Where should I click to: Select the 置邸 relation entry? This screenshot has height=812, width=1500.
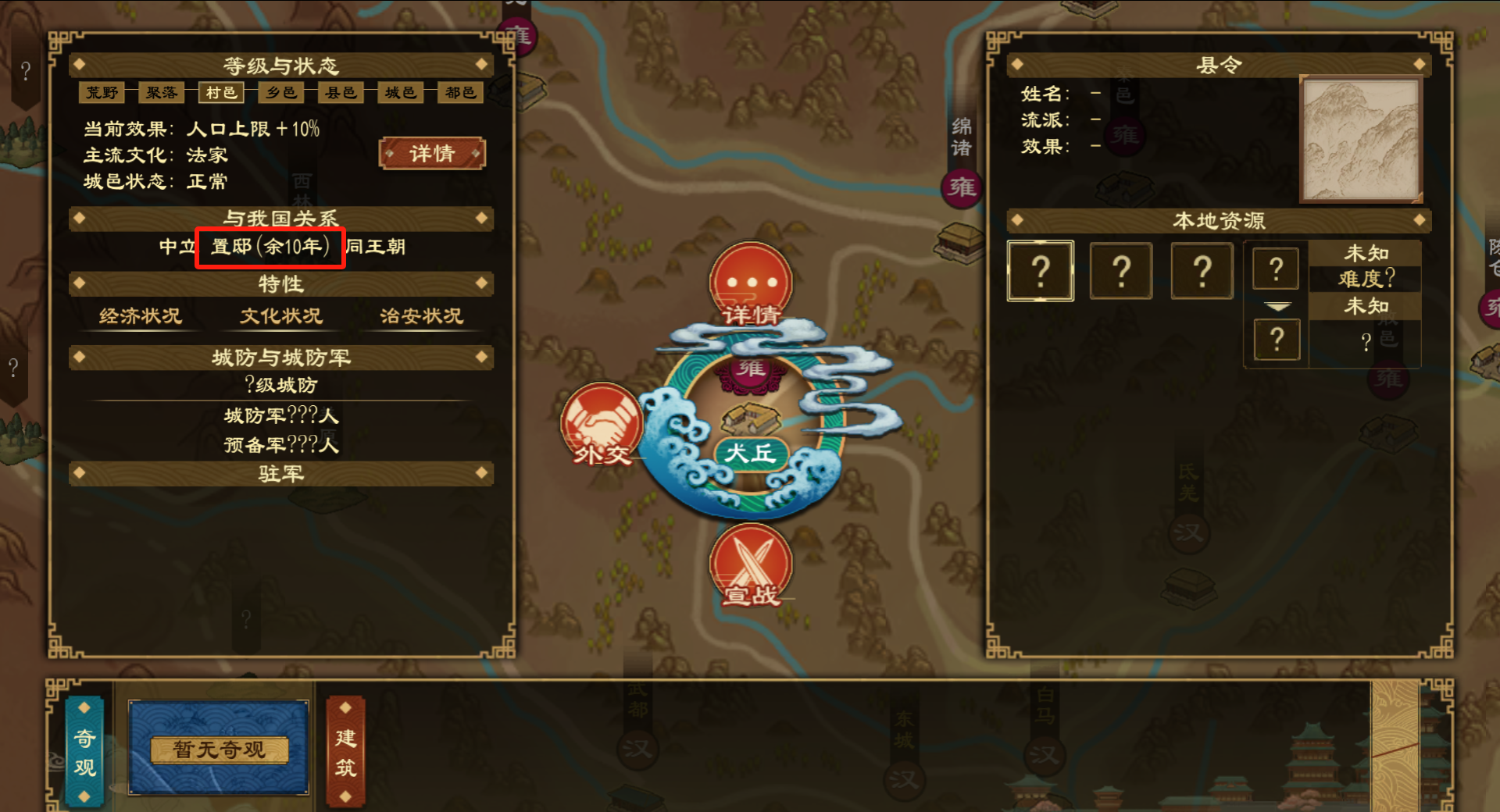pos(270,248)
